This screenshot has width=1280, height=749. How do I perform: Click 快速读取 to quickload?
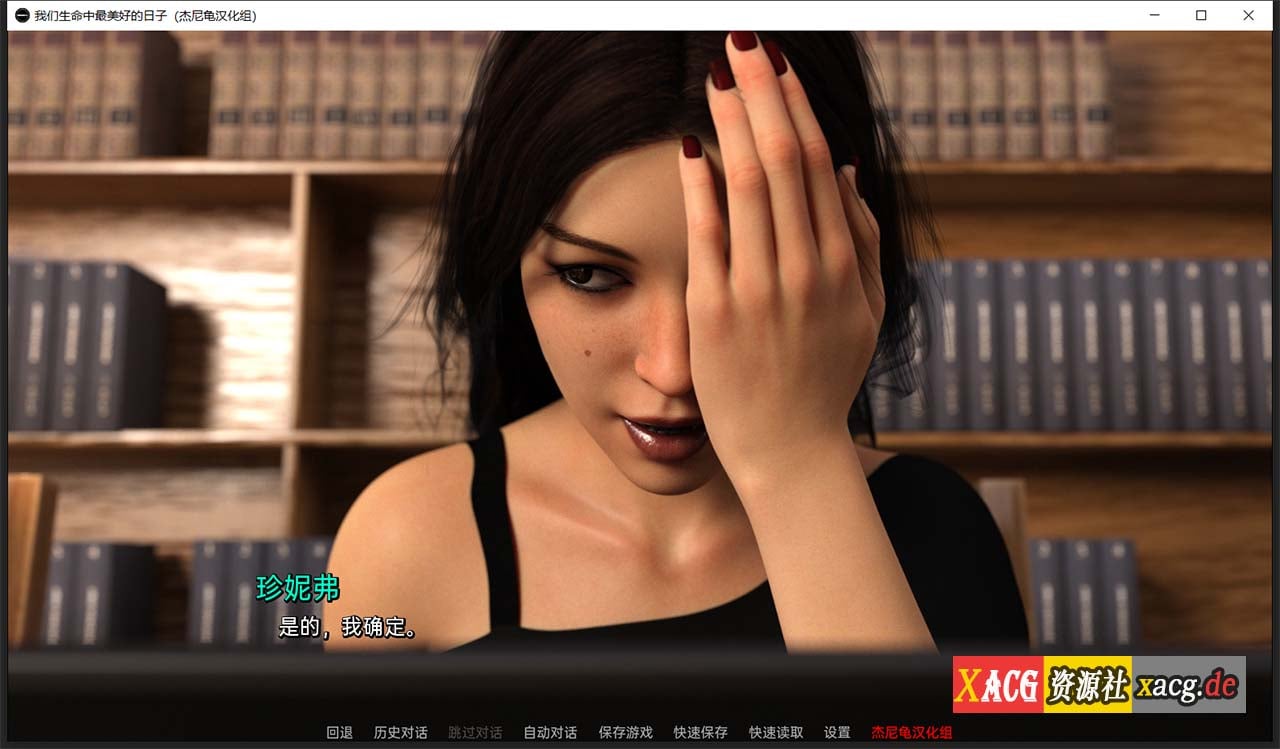(x=774, y=732)
